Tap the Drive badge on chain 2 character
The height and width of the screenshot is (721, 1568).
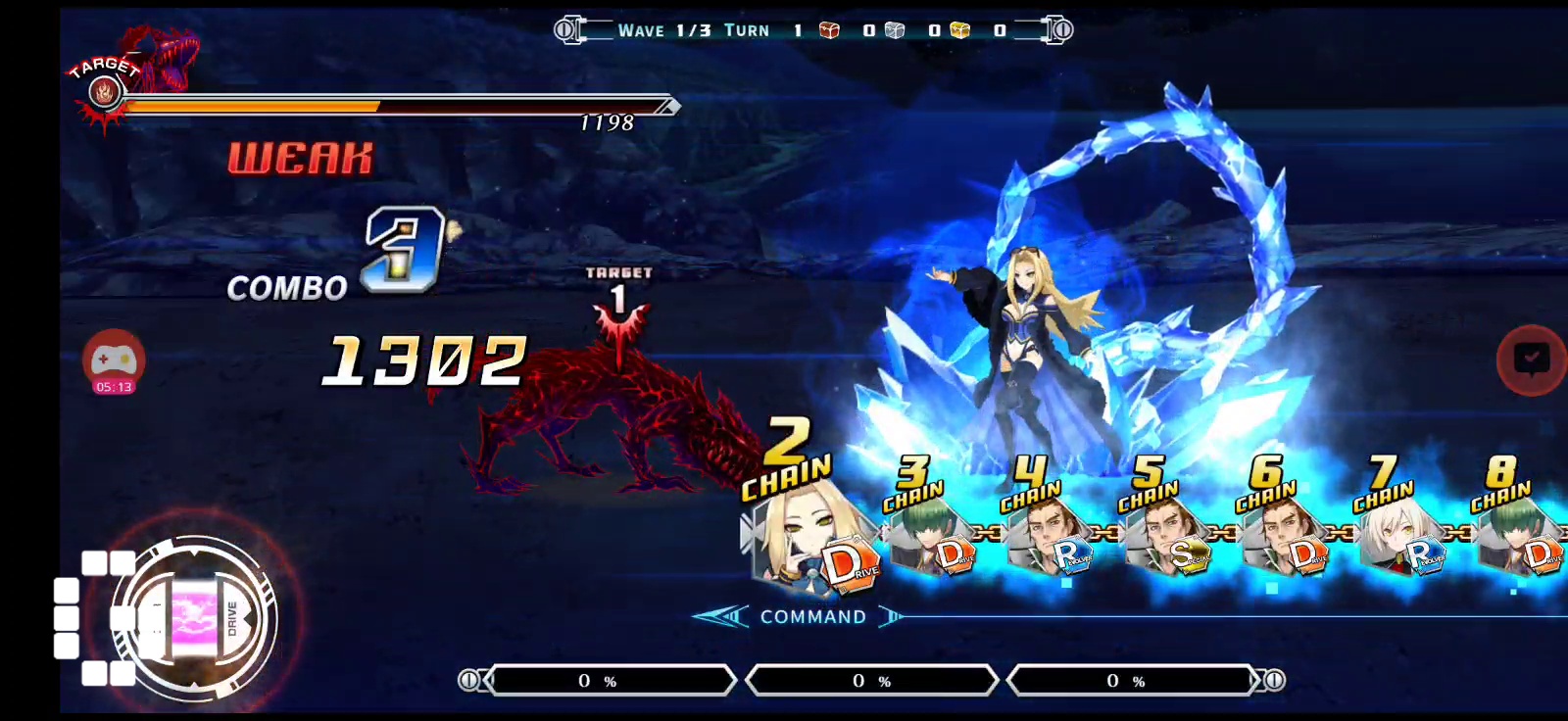coord(850,560)
